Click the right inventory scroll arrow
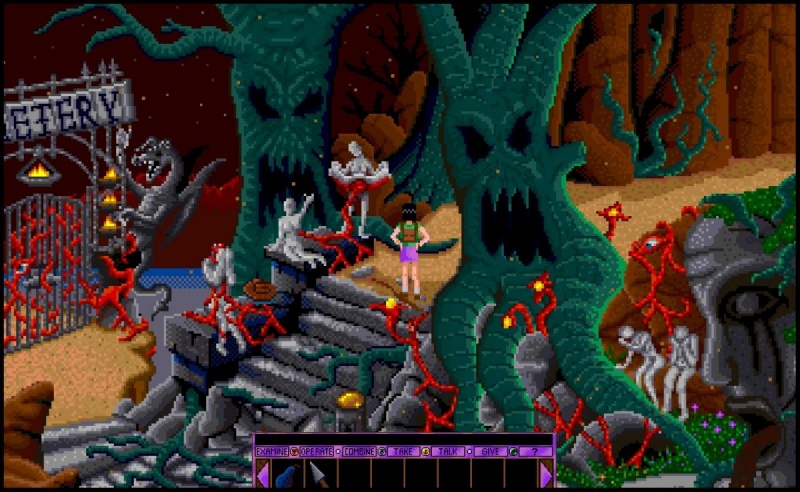This screenshot has height=492, width=800. click(x=546, y=474)
